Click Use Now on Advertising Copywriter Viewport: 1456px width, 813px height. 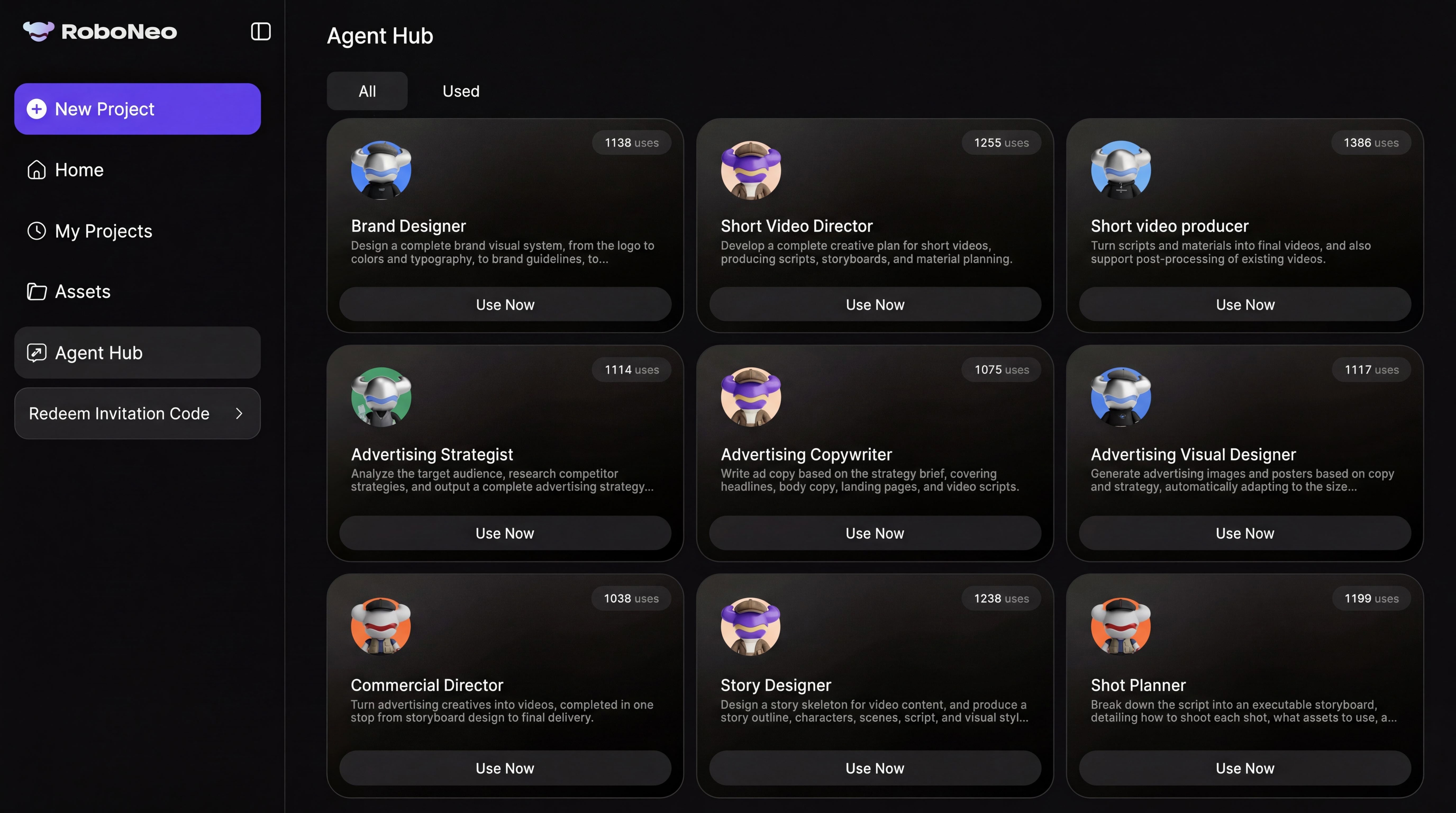[x=874, y=532]
